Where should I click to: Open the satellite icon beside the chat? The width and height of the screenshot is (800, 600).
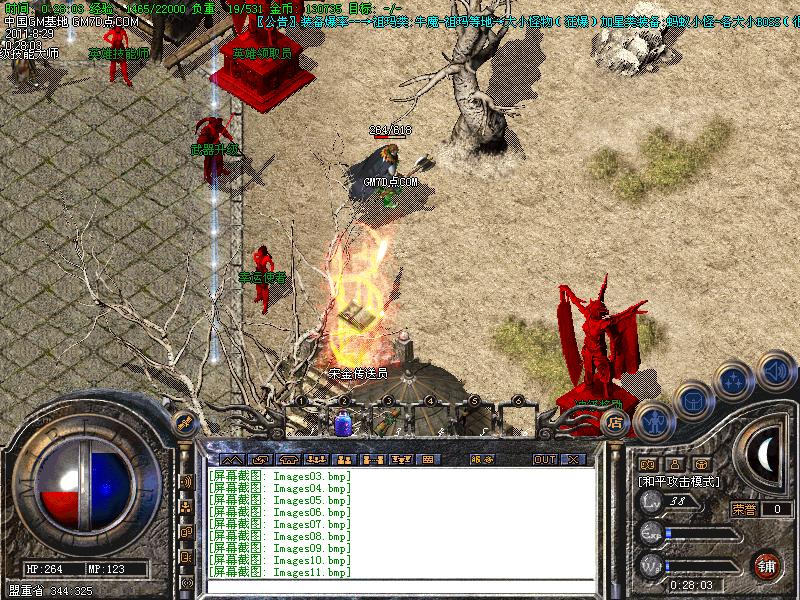[x=184, y=423]
